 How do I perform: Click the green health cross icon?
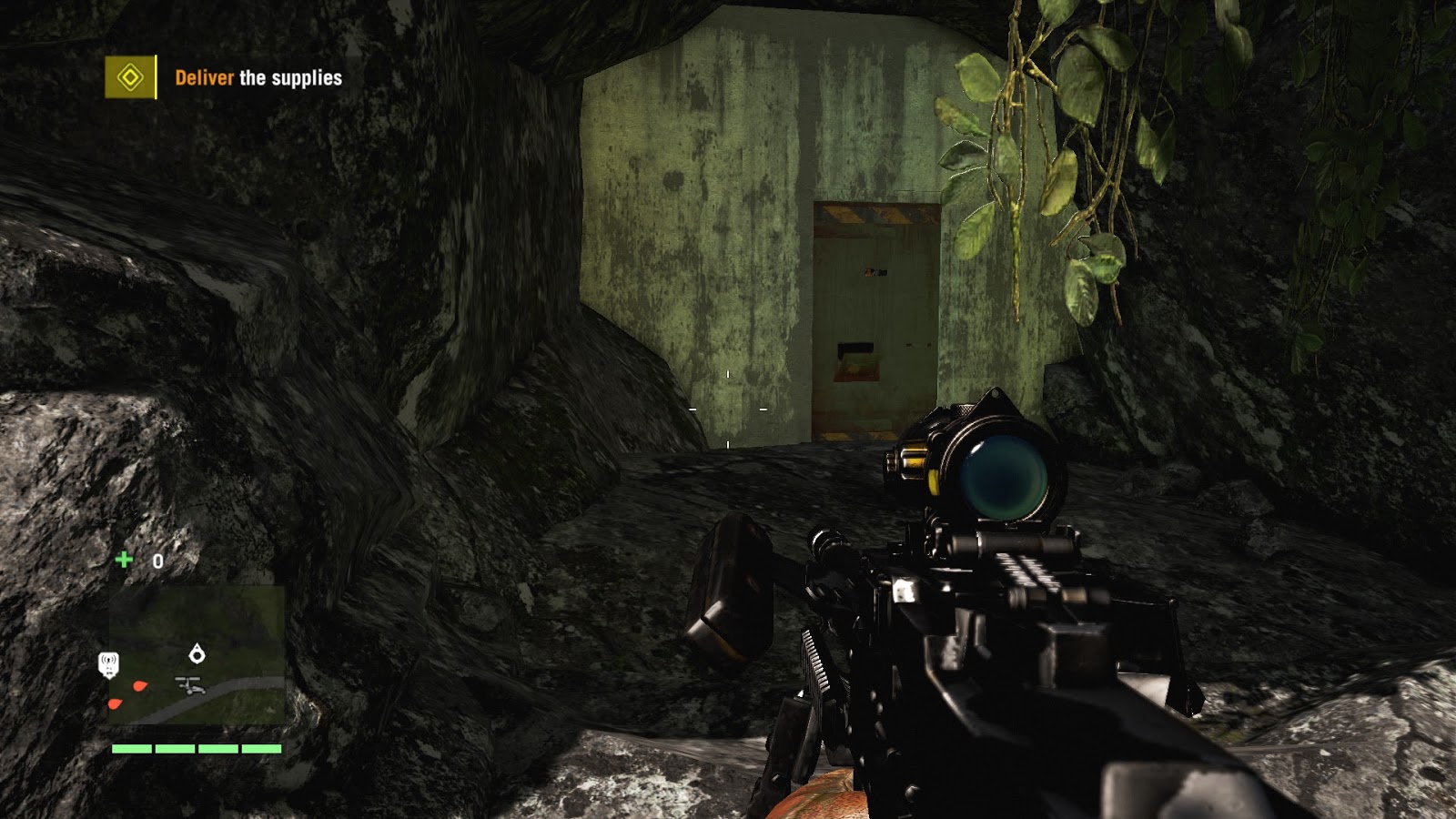click(125, 561)
